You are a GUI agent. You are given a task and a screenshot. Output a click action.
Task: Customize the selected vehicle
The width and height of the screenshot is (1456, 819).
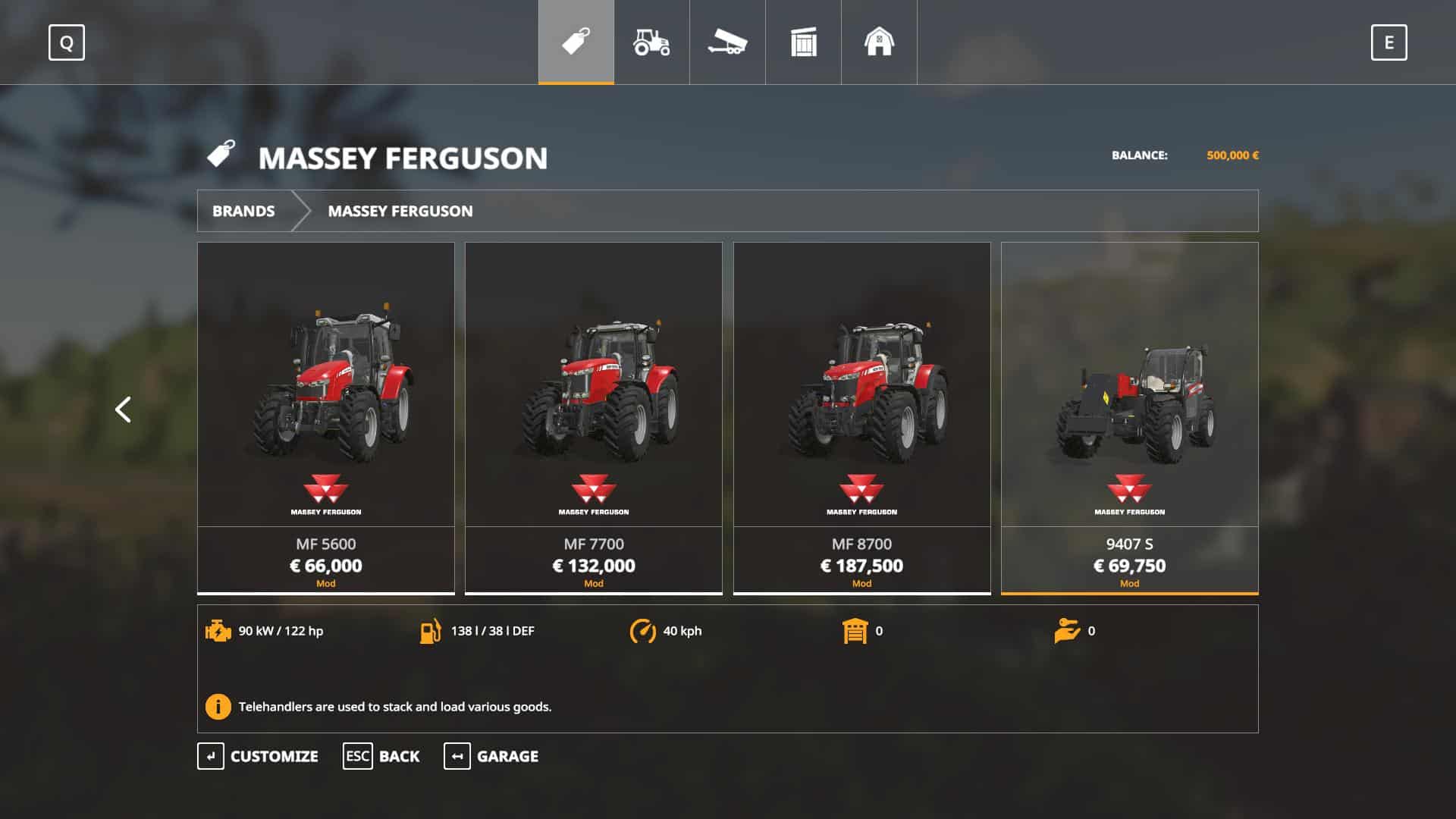point(258,756)
